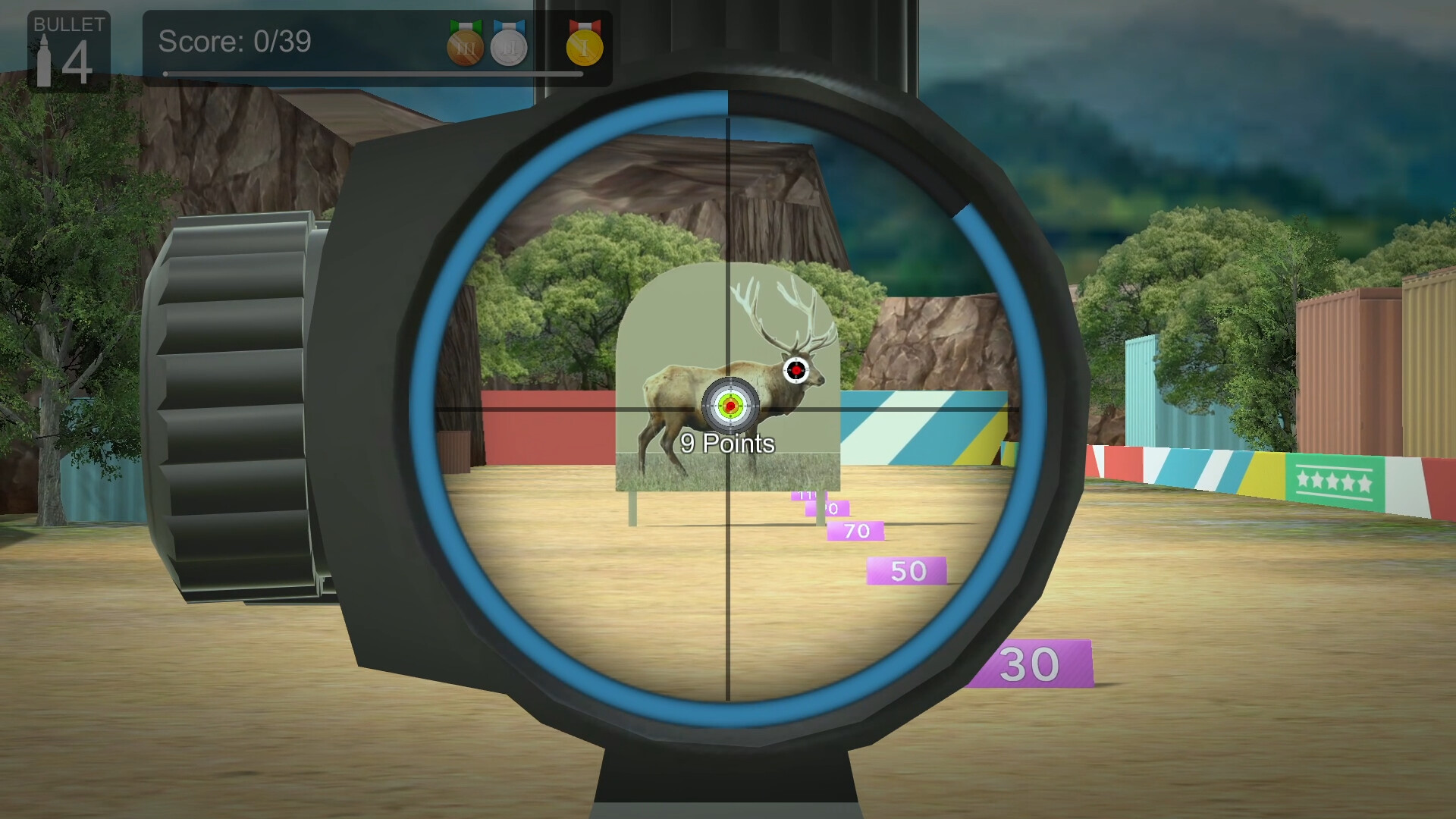Click the 9 Points popup text
Viewport: 1456px width, 819px height.
coord(726,442)
